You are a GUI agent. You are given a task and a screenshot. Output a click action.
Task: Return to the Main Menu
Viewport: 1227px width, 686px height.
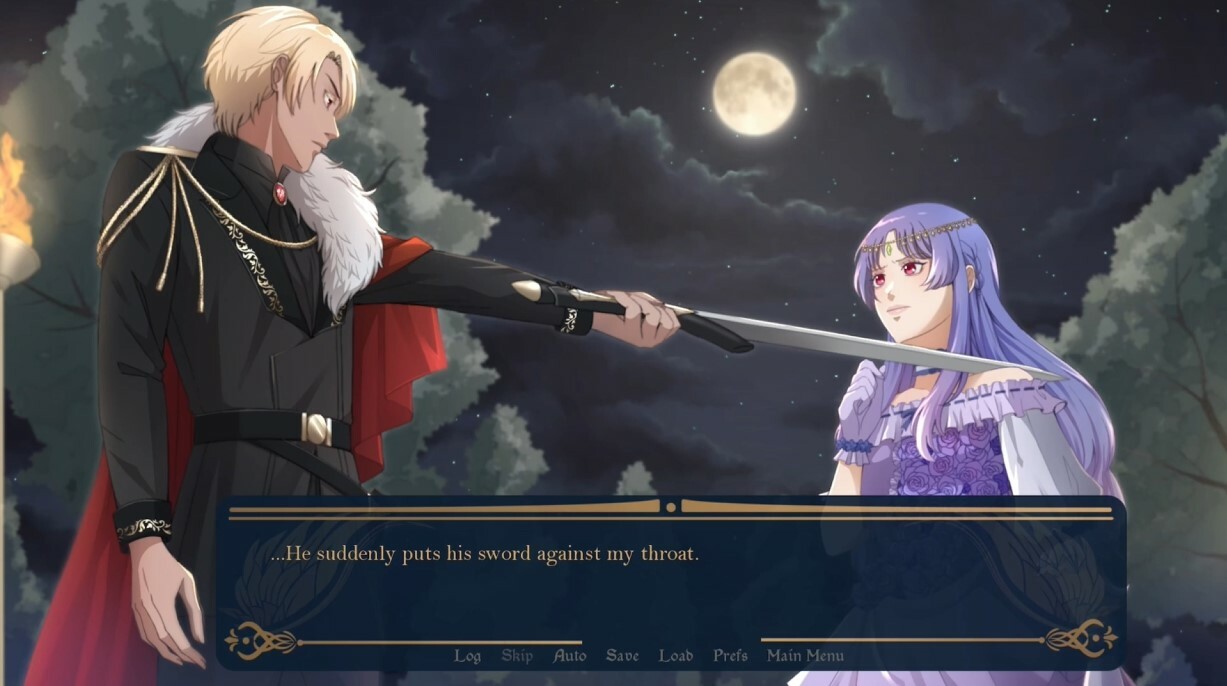coord(805,656)
